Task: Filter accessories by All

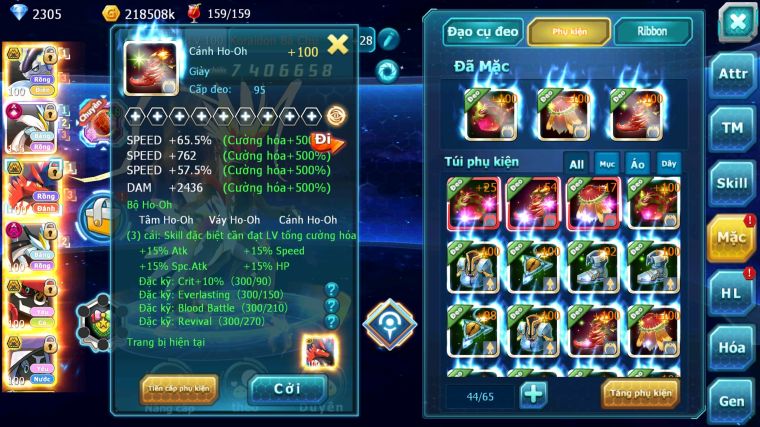Action: [577, 163]
